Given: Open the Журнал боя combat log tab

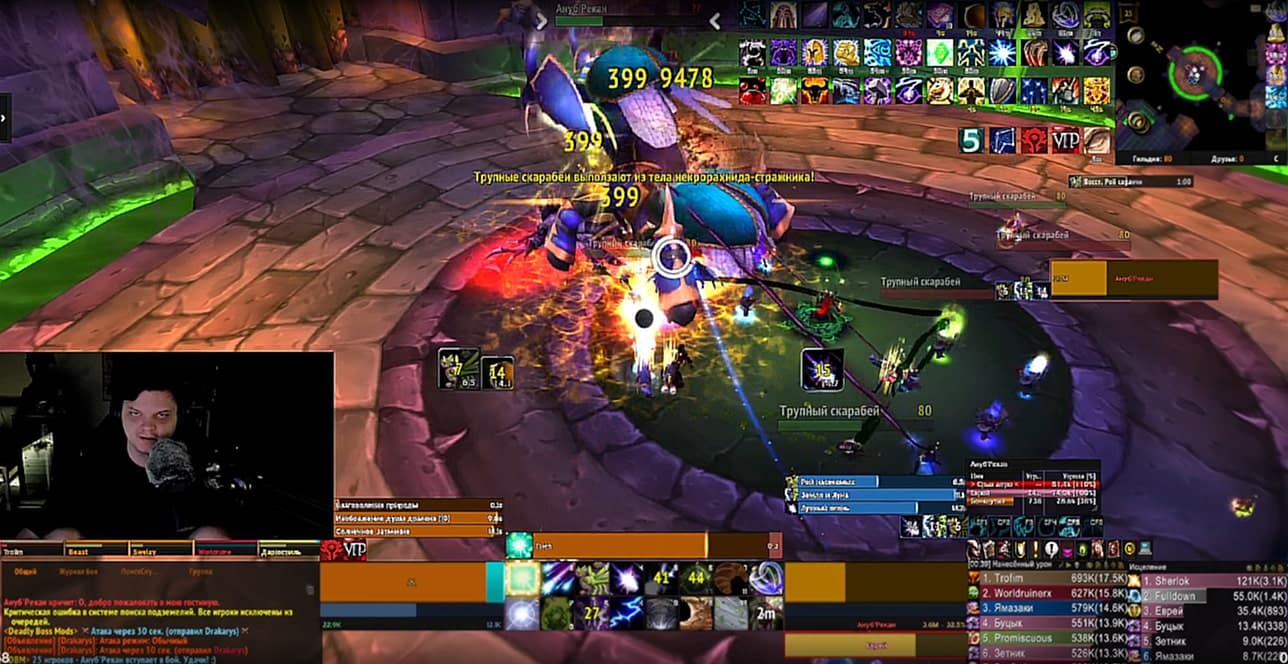Looking at the screenshot, I should (x=78, y=572).
